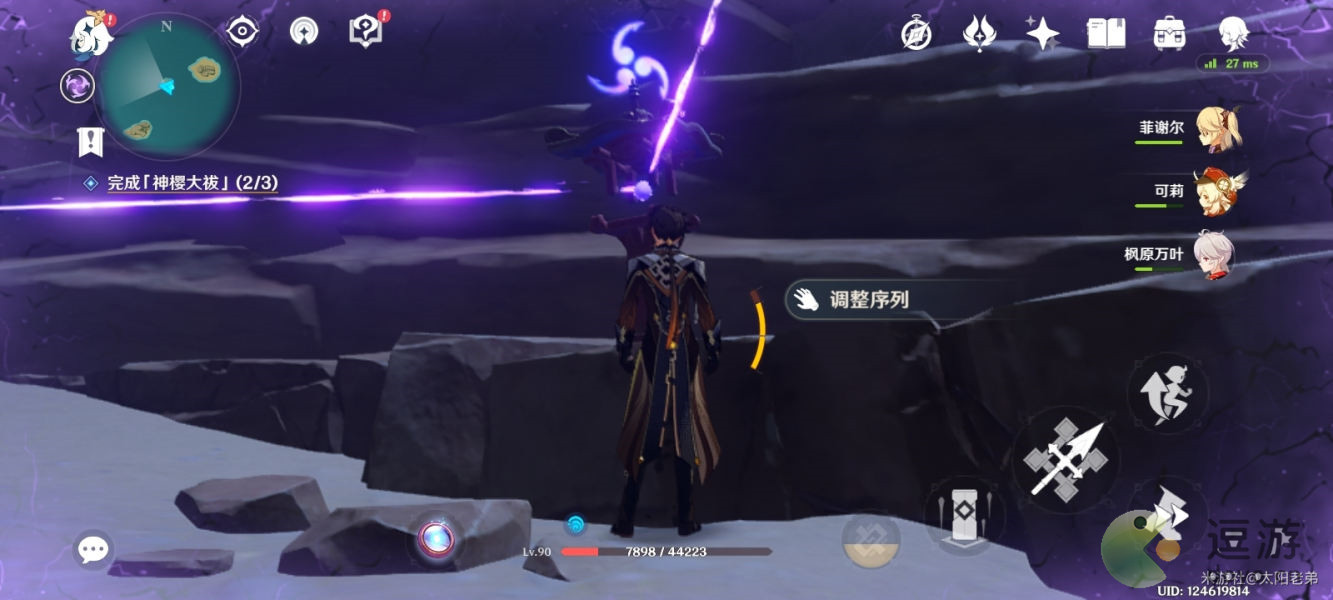
Task: Open the backpack inventory
Action: coord(1168,33)
